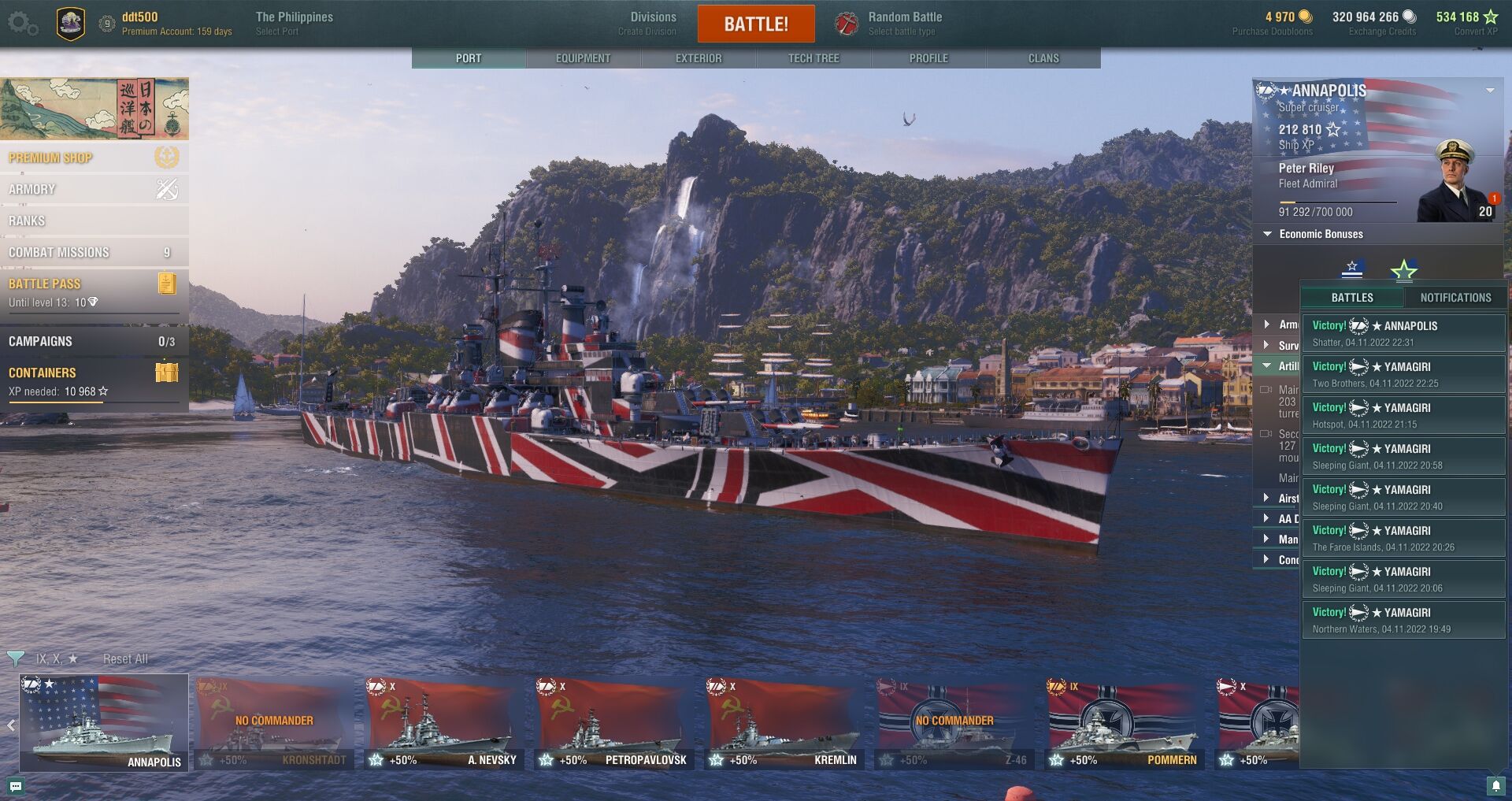Open the Shatter battle result for Annapolis

(1403, 333)
